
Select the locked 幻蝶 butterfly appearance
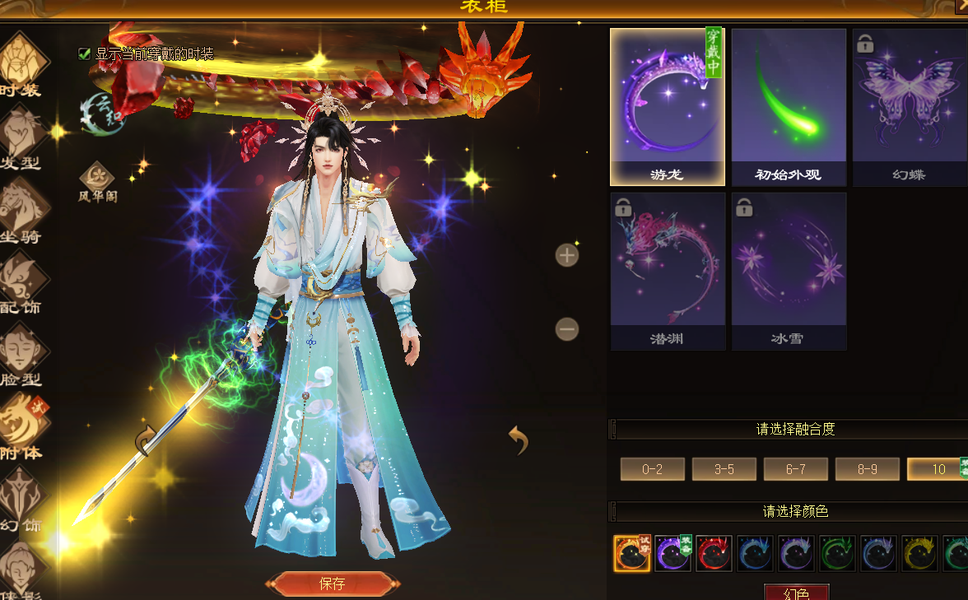pos(909,106)
